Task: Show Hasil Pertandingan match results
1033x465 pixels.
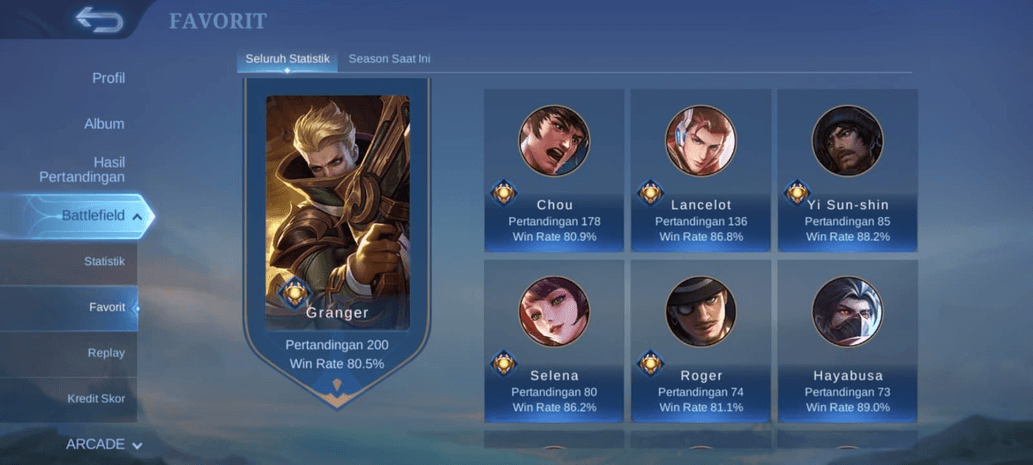Action: click(83, 169)
